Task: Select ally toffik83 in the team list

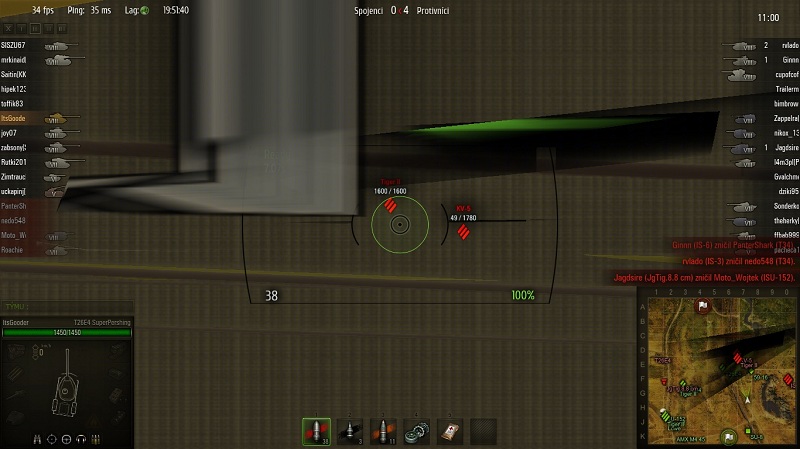Action: point(13,104)
